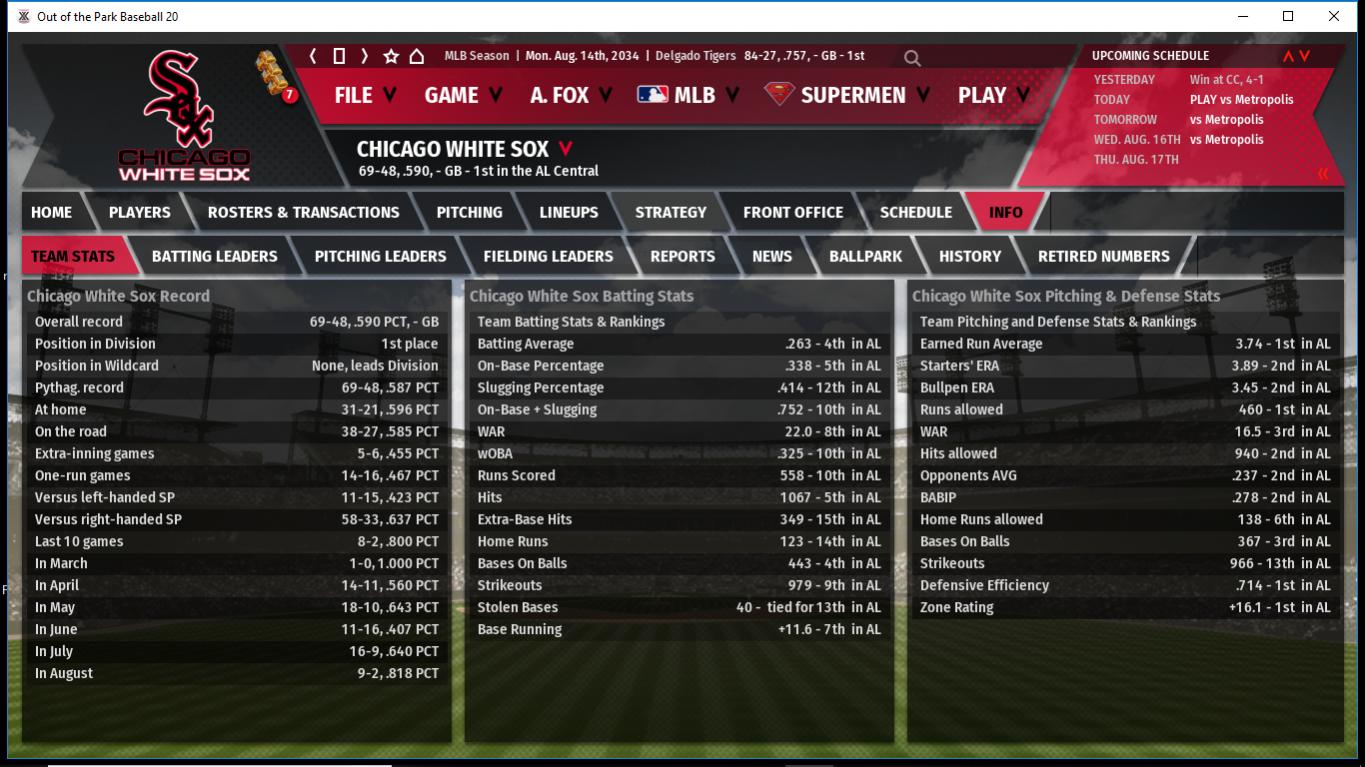Viewport: 1365px width, 767px height.
Task: Play today's game vs Metropolis
Action: tap(1241, 99)
